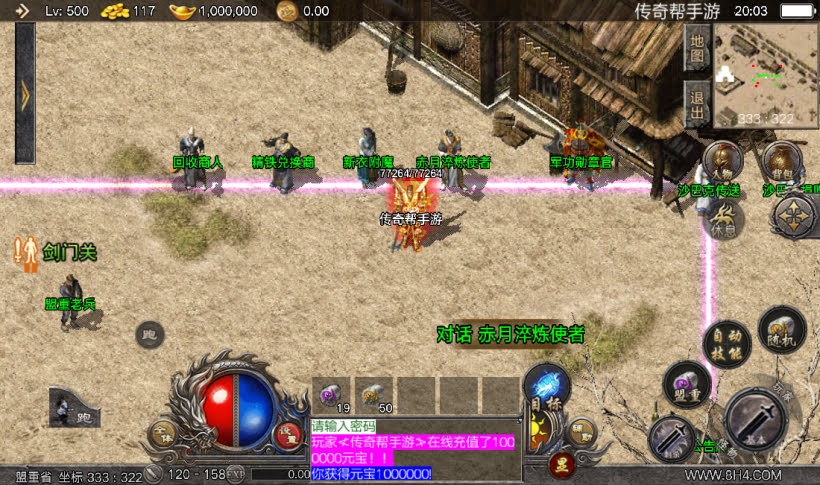Open the 地图 map button

click(x=697, y=49)
